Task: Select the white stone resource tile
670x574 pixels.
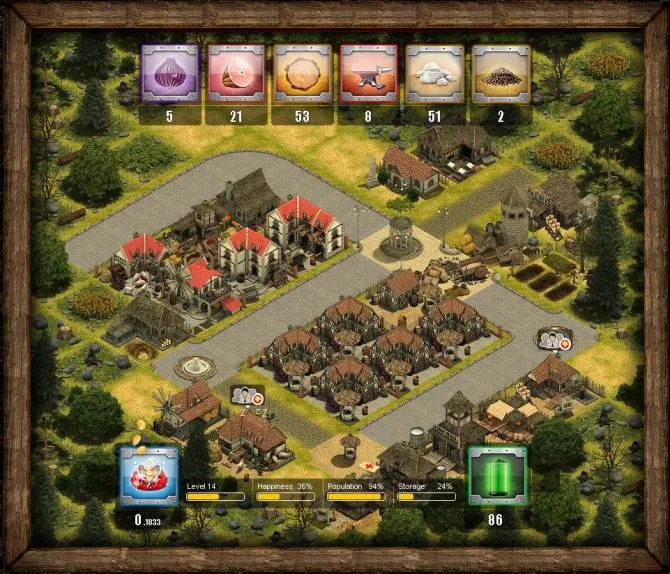Action: click(x=434, y=74)
